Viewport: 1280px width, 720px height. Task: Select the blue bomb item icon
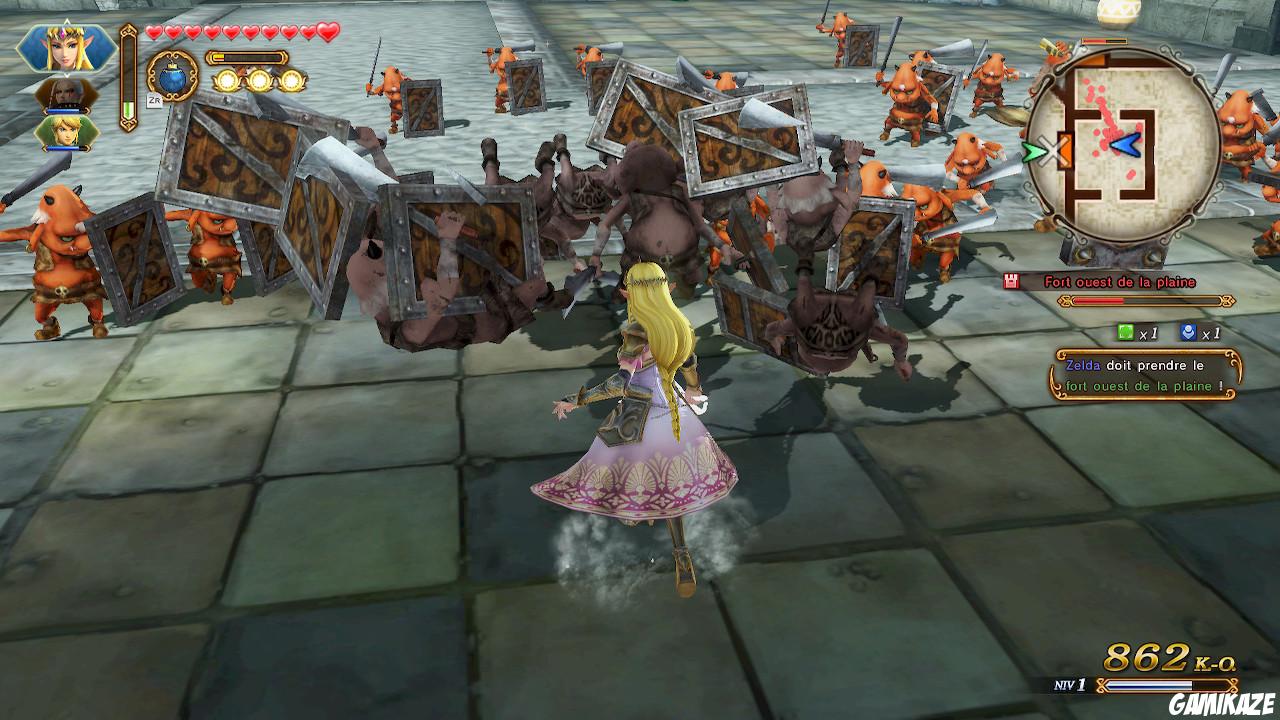tap(173, 80)
